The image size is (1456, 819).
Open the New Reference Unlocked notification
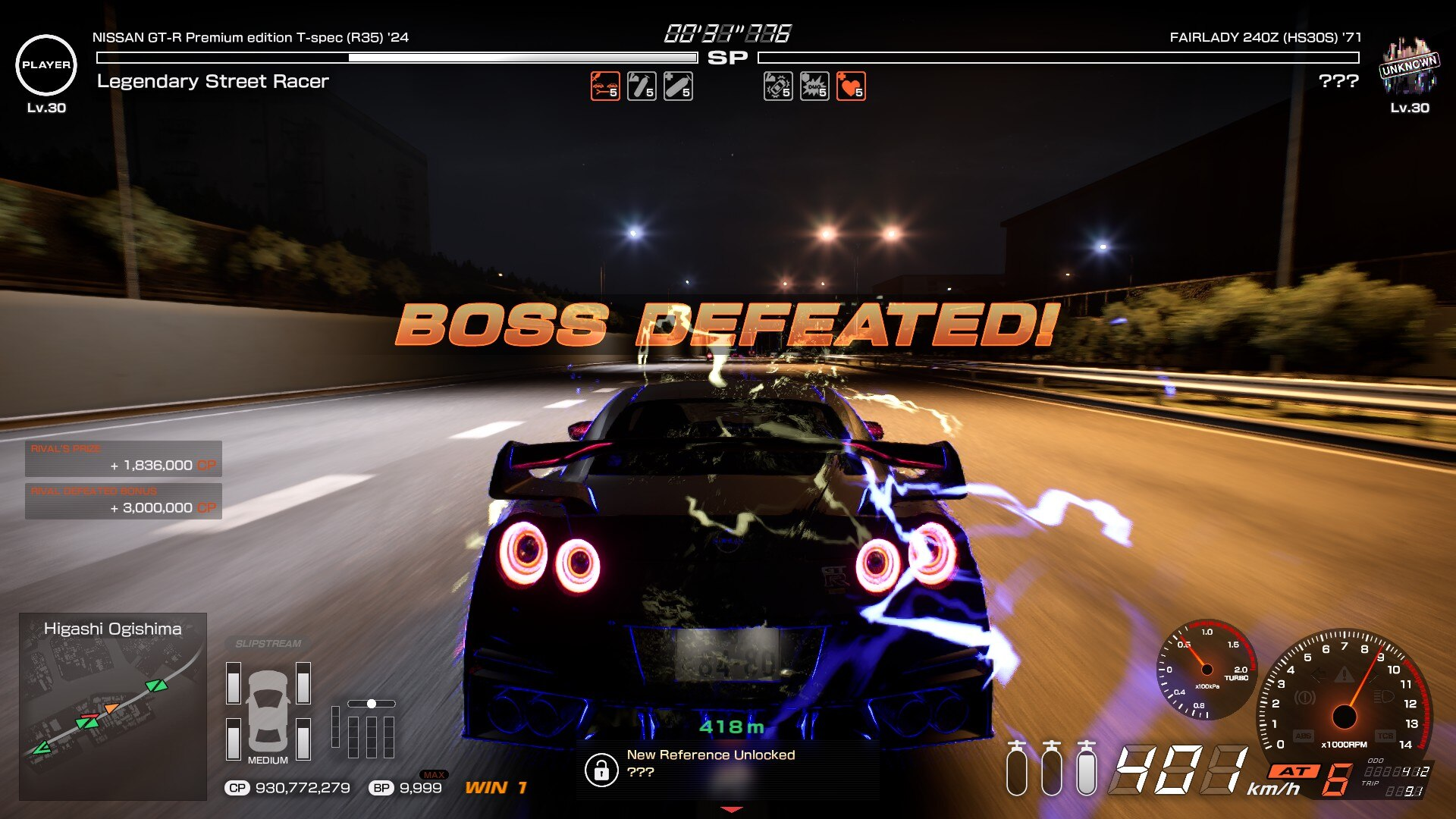(x=711, y=764)
